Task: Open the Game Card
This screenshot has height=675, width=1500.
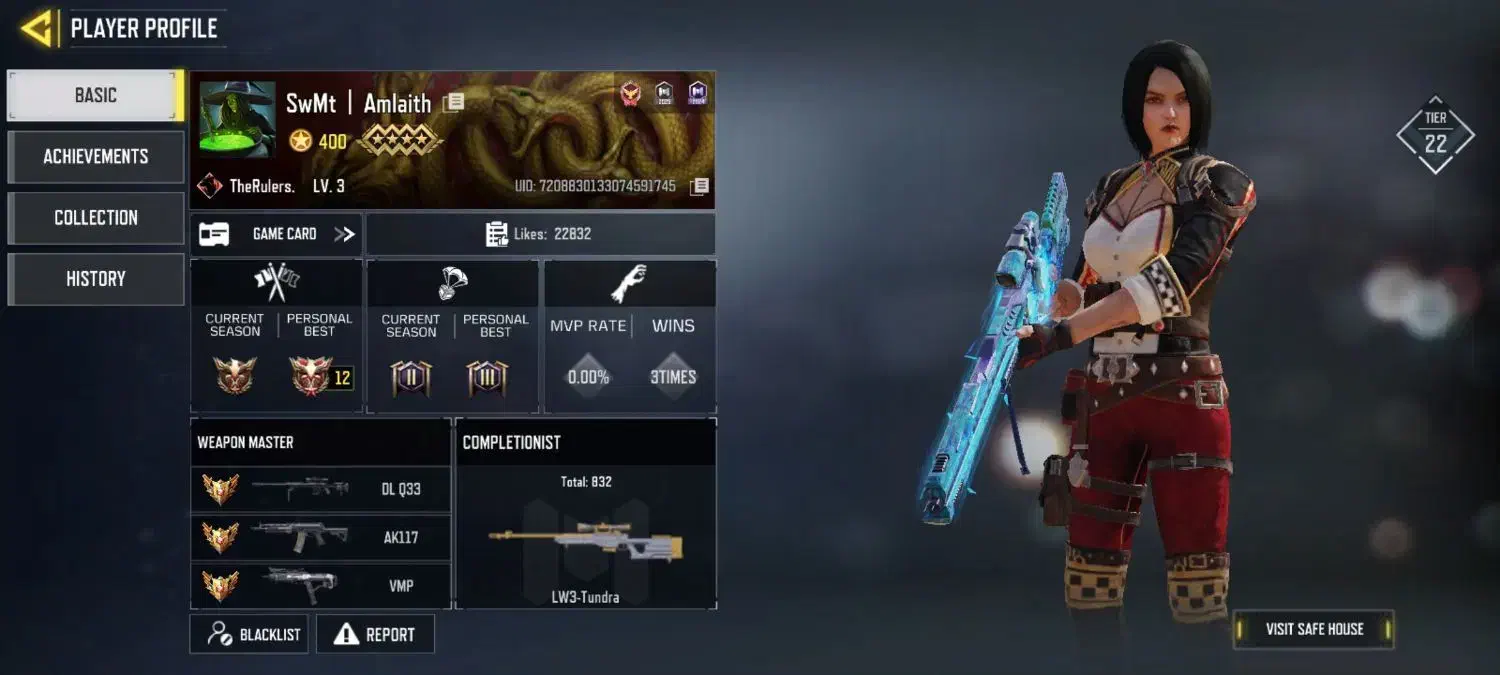Action: [276, 234]
